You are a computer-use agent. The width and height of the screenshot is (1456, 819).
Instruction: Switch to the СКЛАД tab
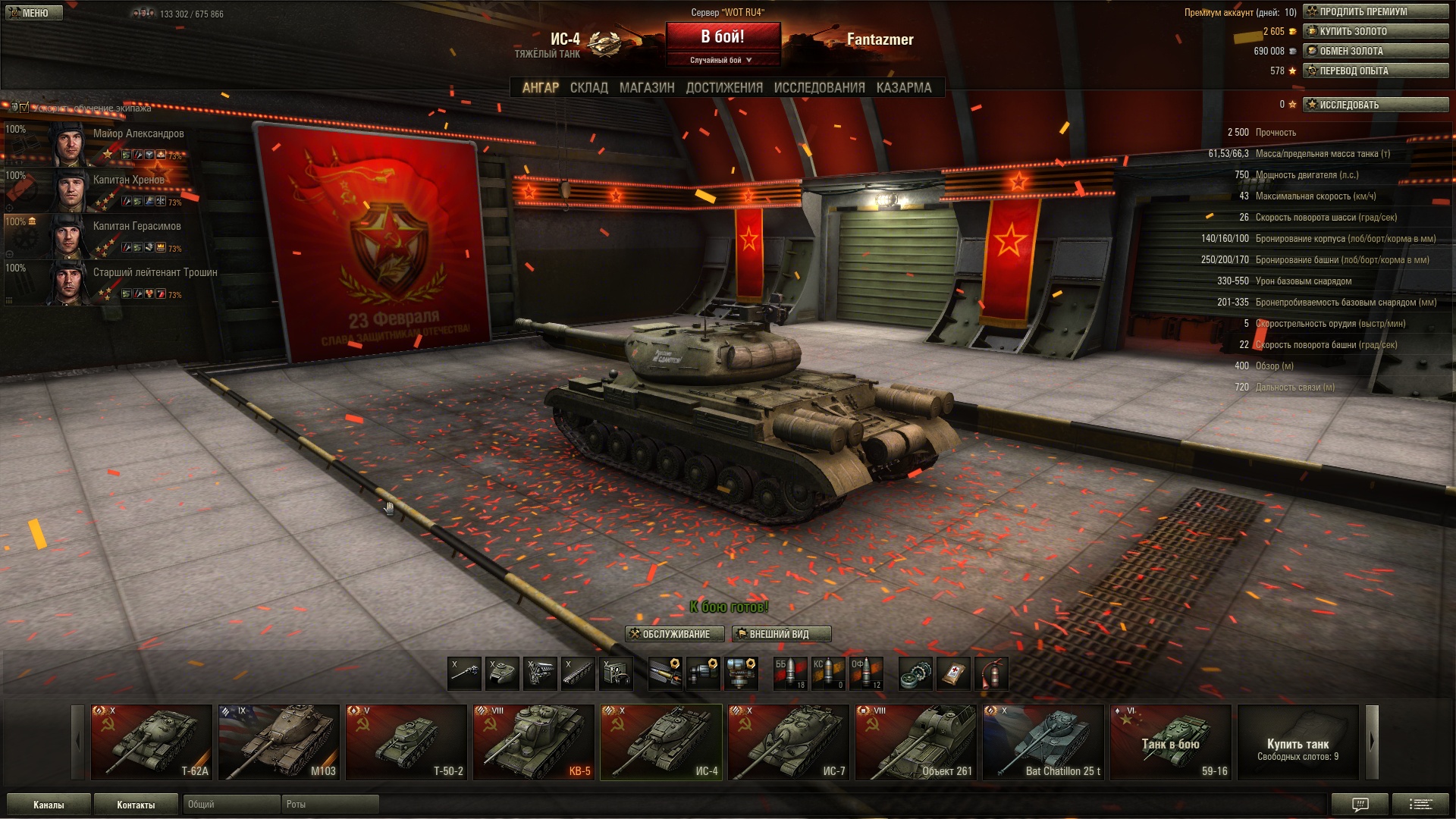588,88
